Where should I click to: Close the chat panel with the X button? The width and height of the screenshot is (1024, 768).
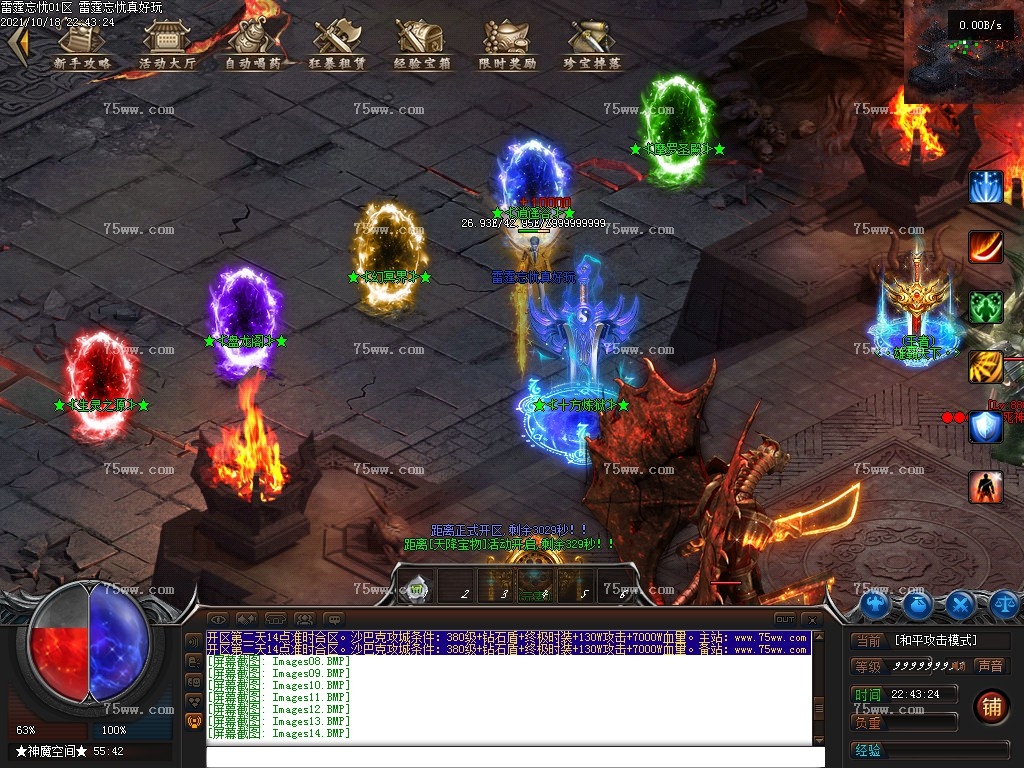pyautogui.click(x=812, y=620)
